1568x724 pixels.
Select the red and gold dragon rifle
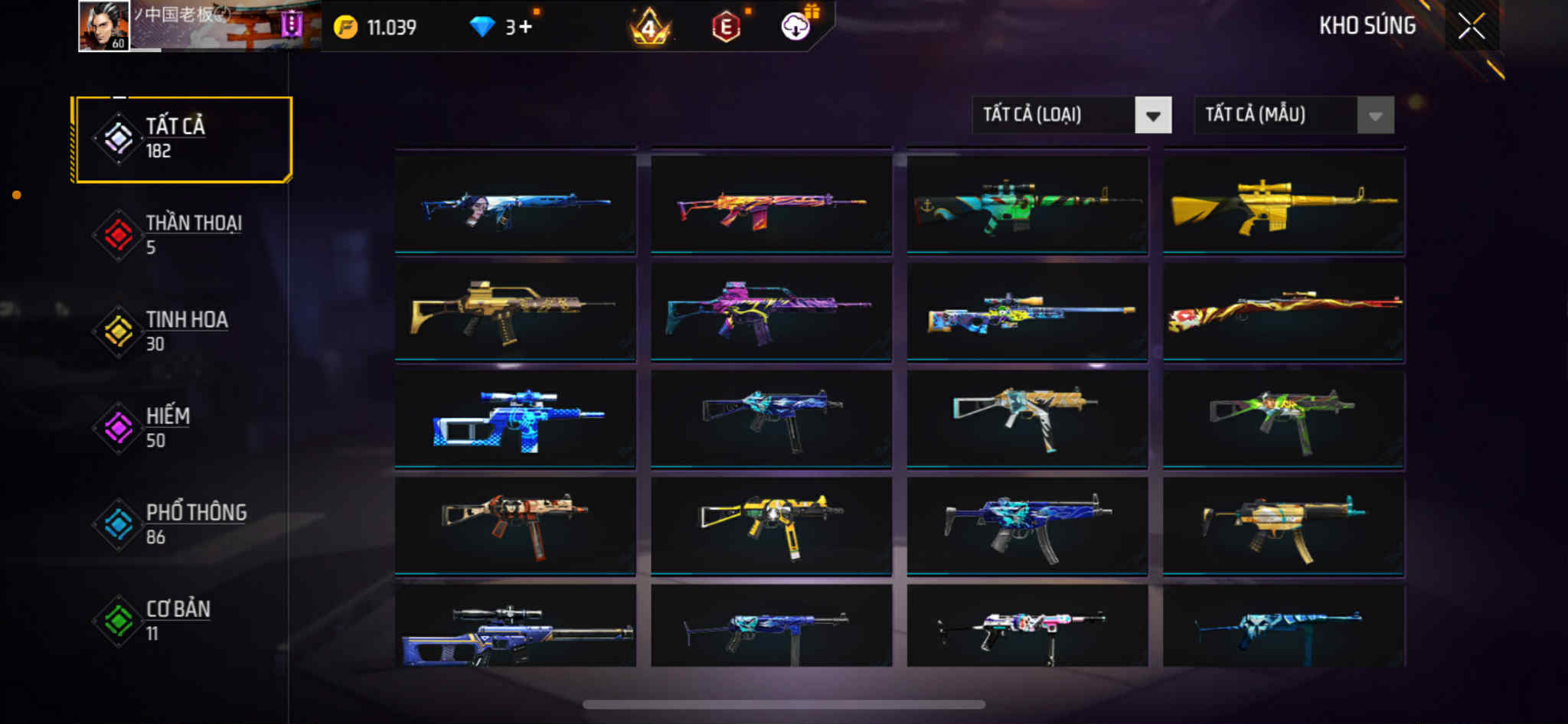pyautogui.click(x=1284, y=311)
